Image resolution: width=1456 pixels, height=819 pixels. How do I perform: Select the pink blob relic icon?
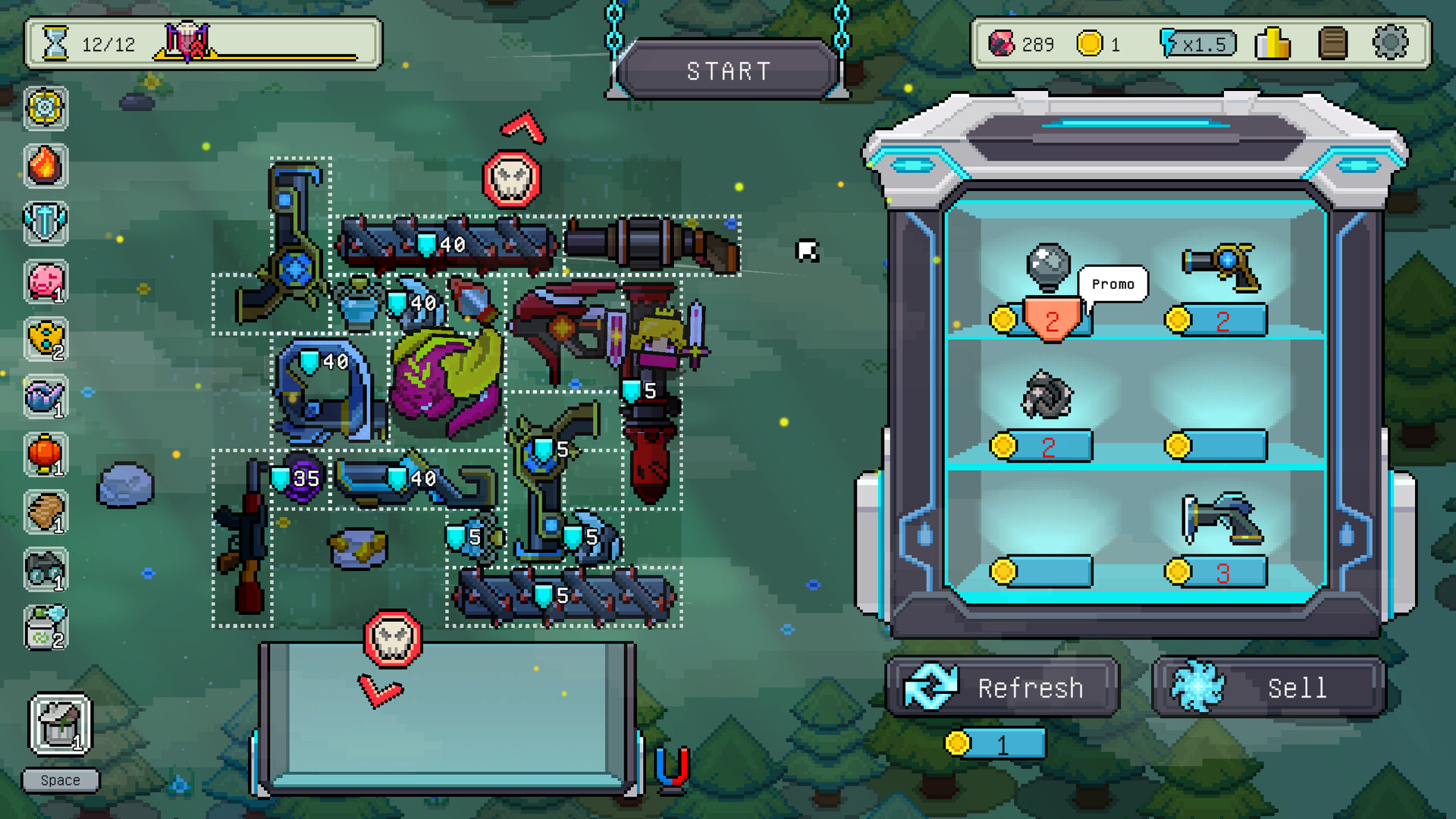45,281
